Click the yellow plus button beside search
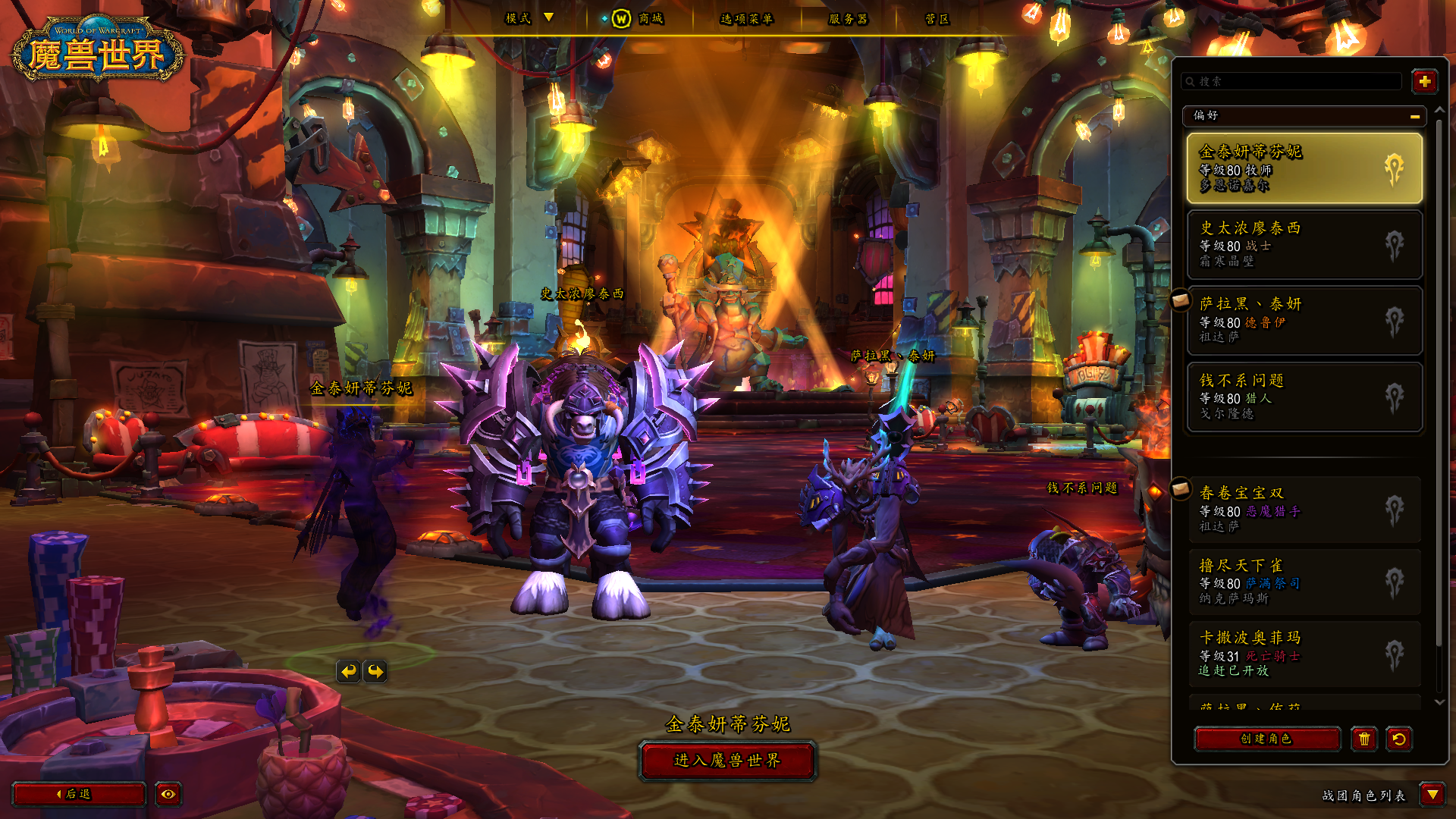The height and width of the screenshot is (819, 1456). (x=1424, y=81)
